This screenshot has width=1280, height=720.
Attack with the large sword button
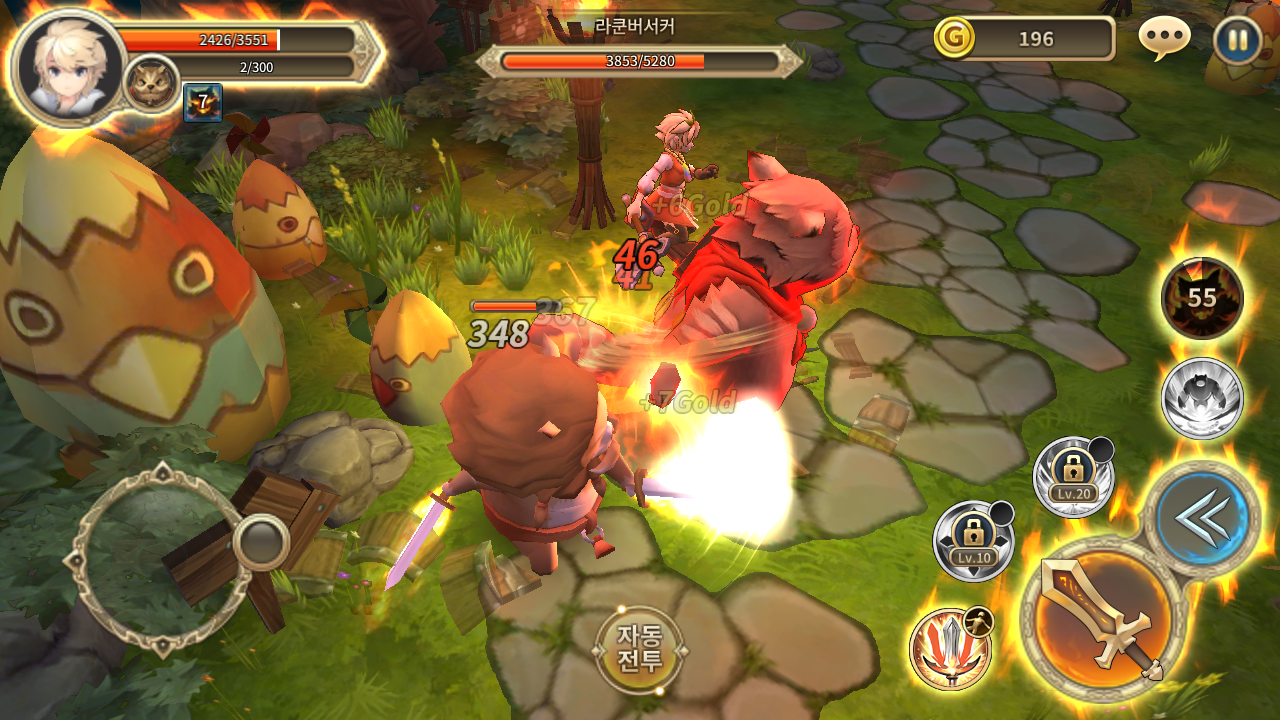coord(1103,617)
